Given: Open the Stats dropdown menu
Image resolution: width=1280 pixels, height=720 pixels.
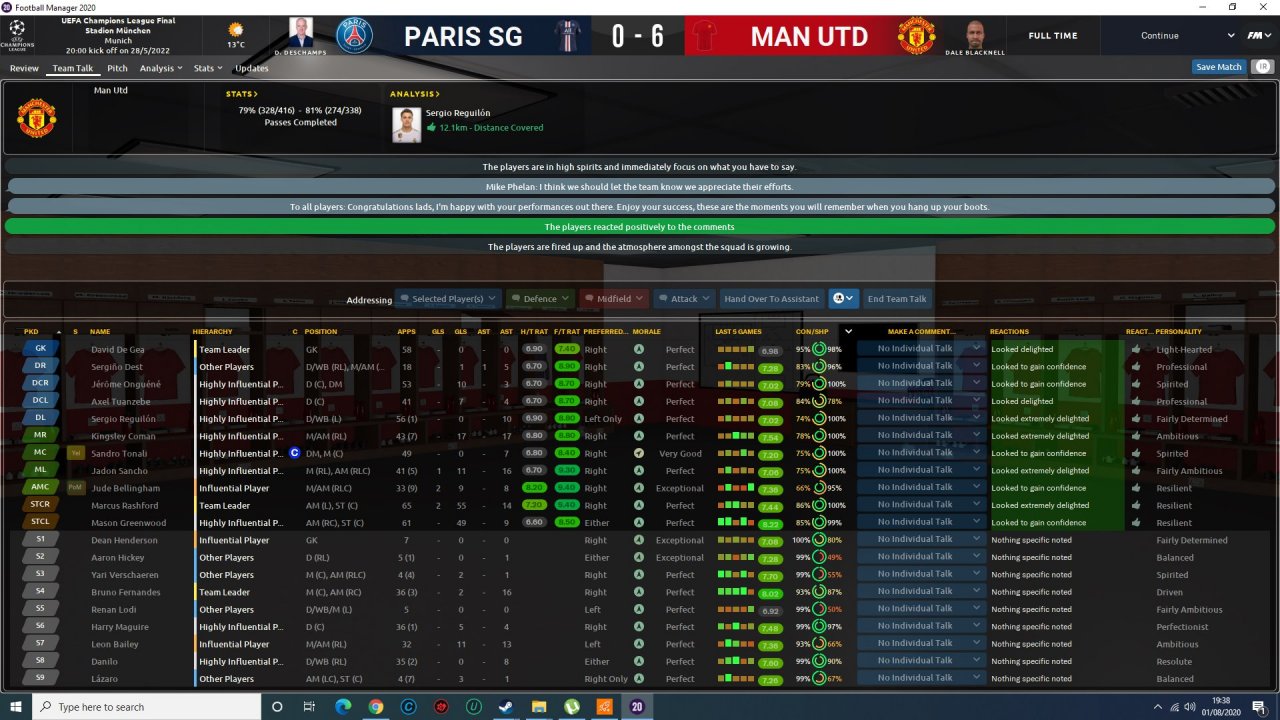Looking at the screenshot, I should [x=208, y=69].
